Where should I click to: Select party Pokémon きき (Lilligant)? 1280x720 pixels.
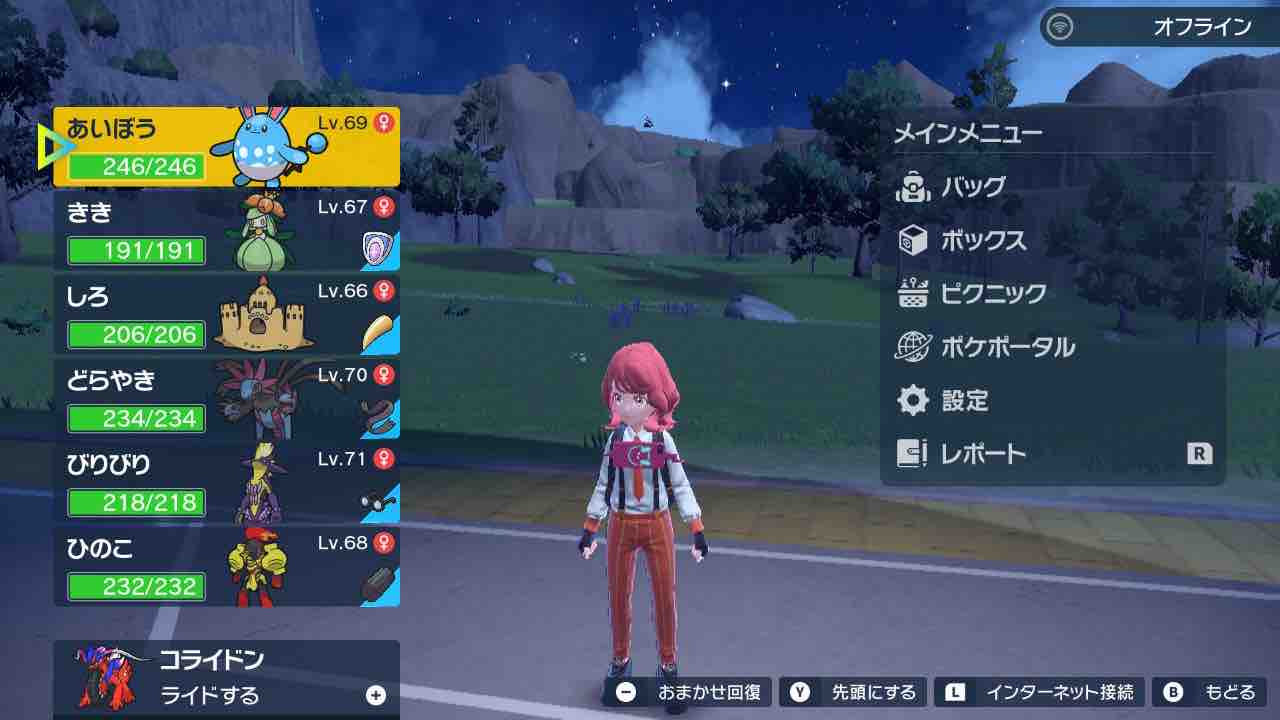(226, 232)
